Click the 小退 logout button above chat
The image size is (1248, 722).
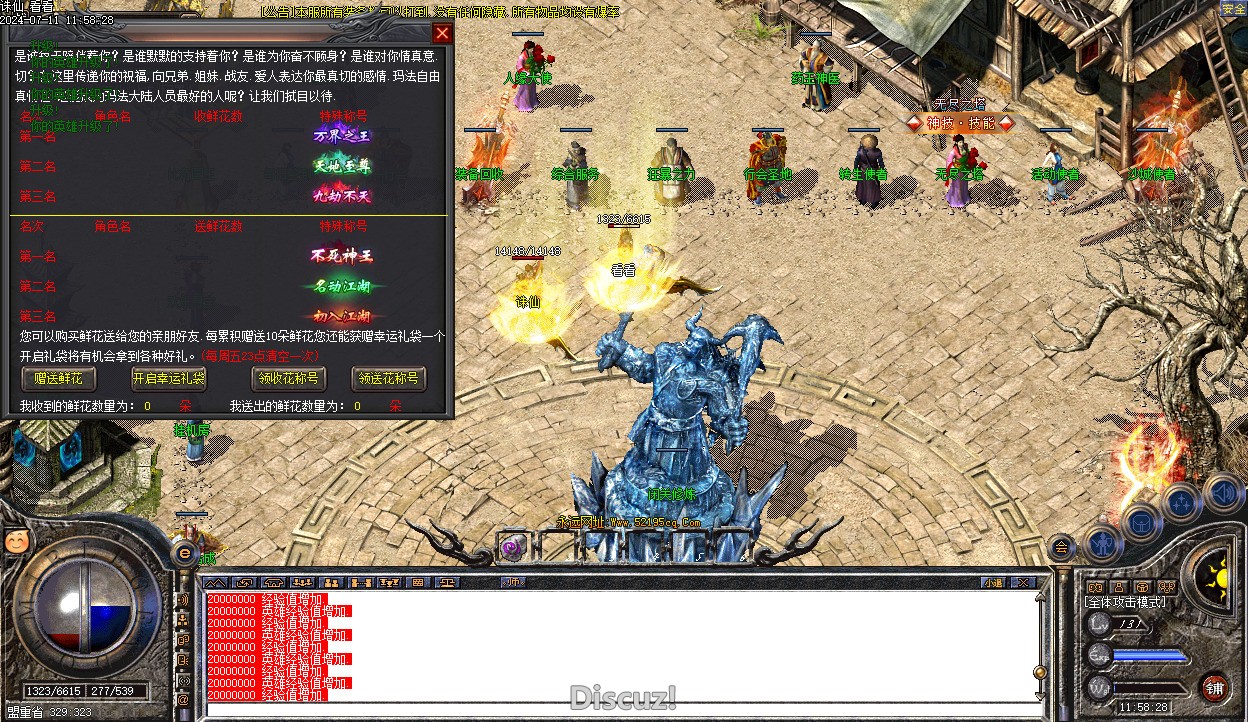pyautogui.click(x=993, y=582)
